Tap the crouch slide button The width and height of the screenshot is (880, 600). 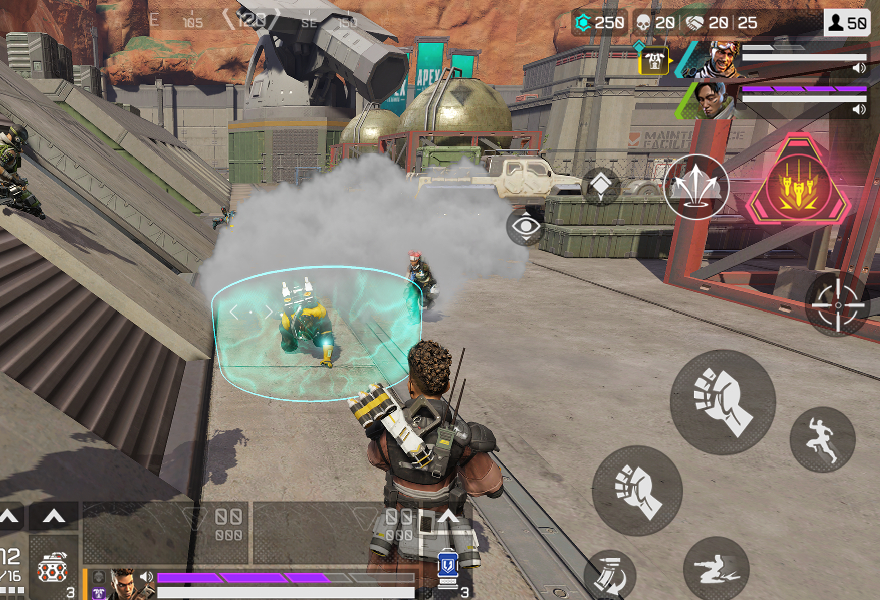pyautogui.click(x=716, y=569)
